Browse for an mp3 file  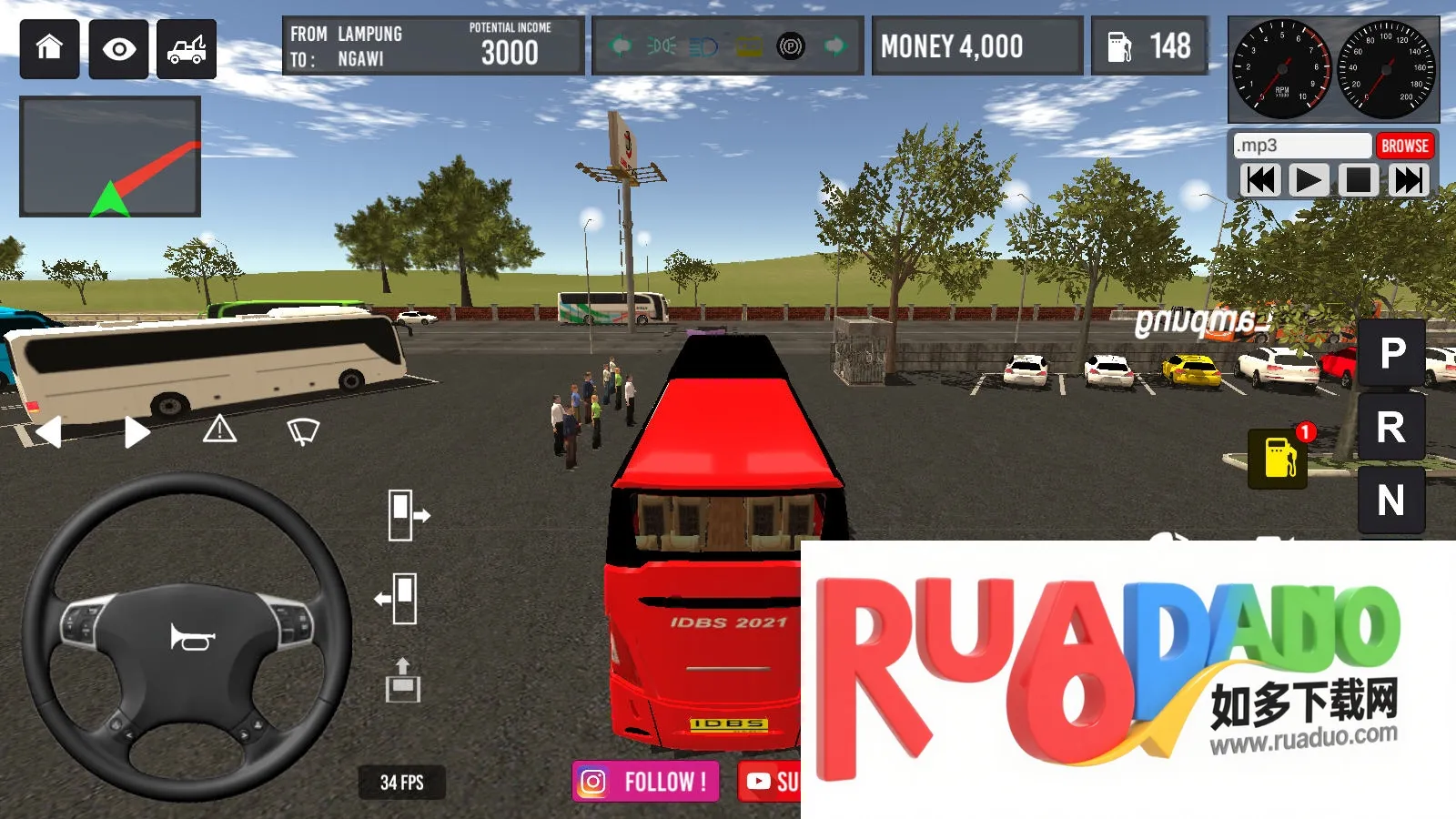1404,146
